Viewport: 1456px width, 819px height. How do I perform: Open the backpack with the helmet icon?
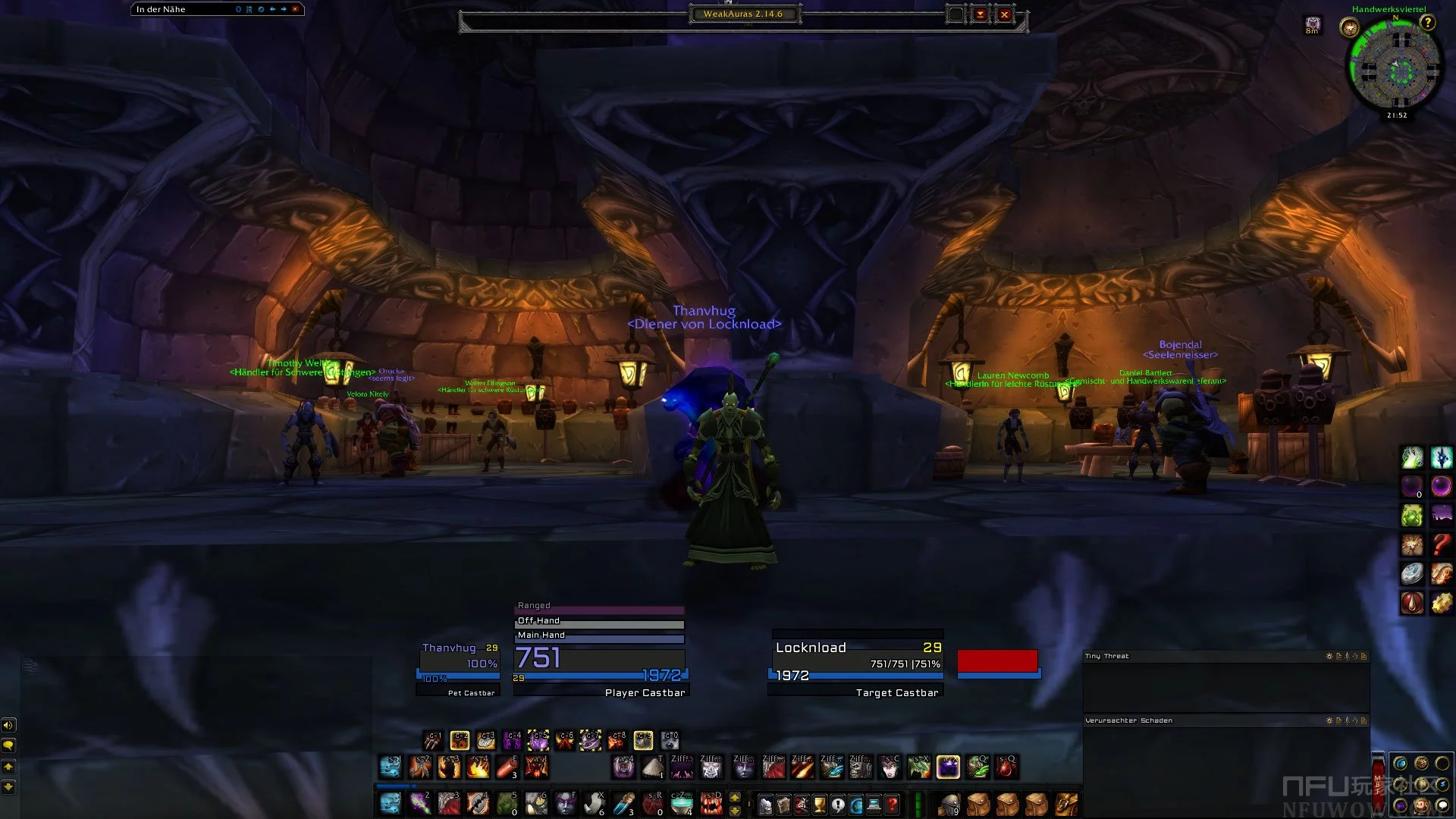(949, 804)
